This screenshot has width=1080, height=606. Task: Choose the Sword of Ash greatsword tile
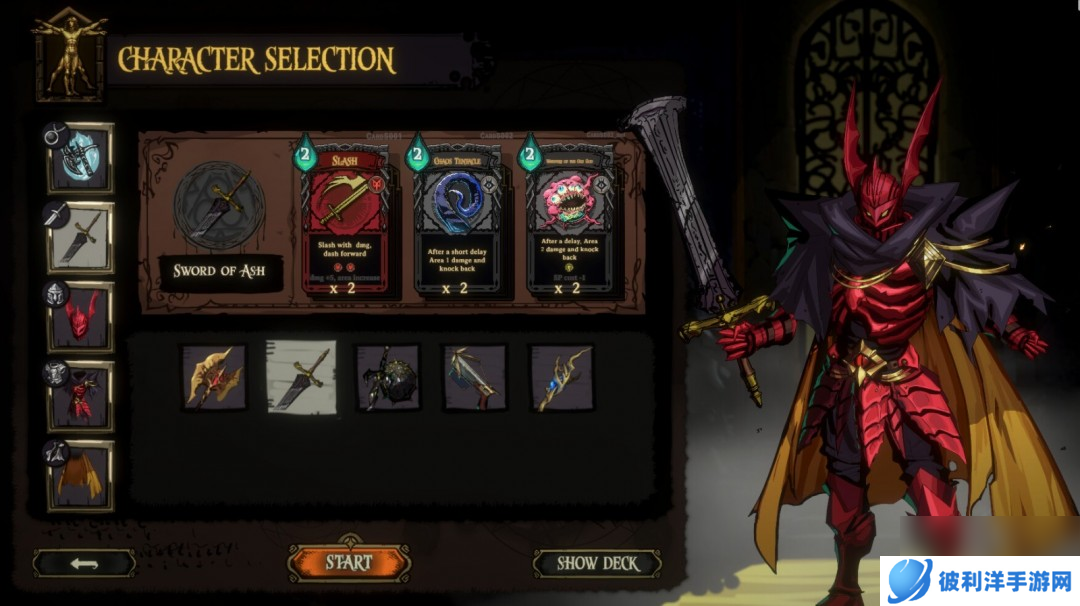click(300, 376)
